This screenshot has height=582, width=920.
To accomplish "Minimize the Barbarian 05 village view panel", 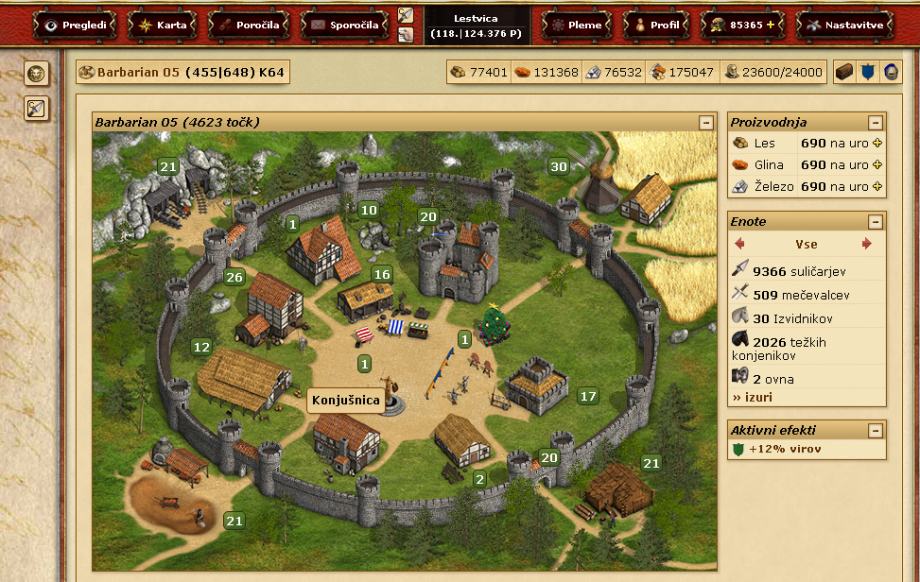I will point(707,122).
